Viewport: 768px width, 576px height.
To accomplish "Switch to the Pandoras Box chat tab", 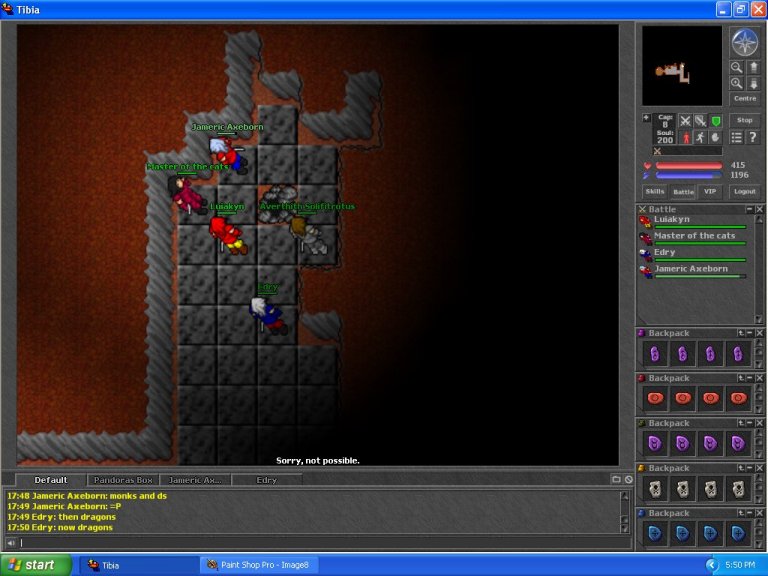I will (122, 480).
